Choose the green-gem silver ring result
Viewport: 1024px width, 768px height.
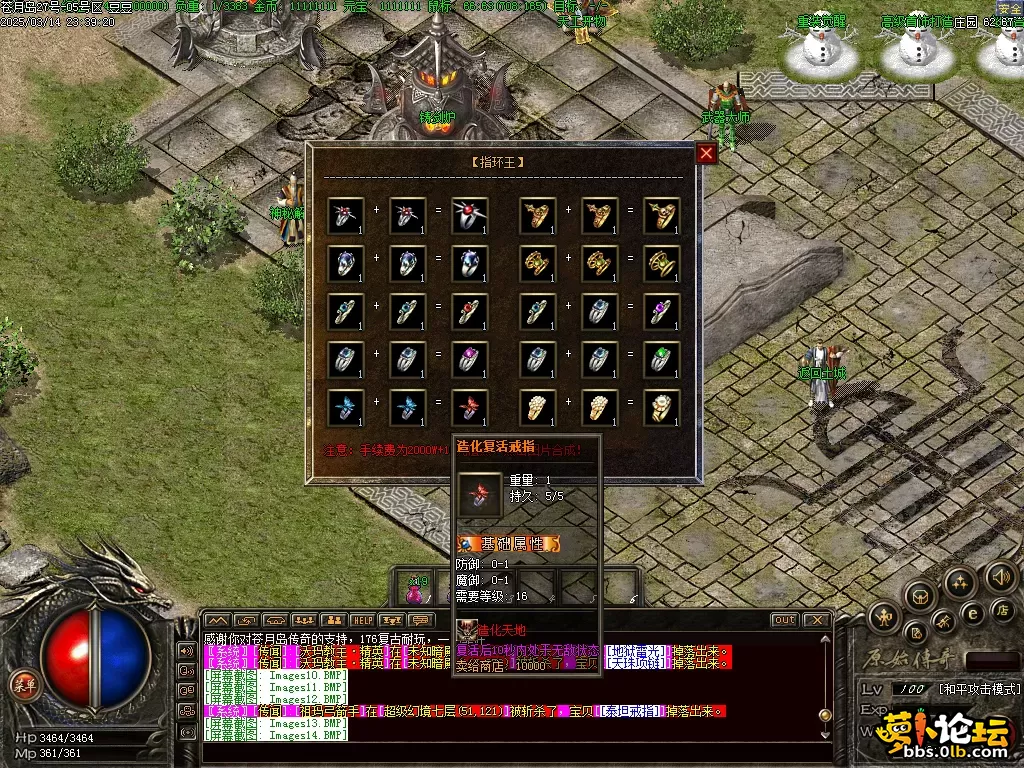(x=662, y=359)
